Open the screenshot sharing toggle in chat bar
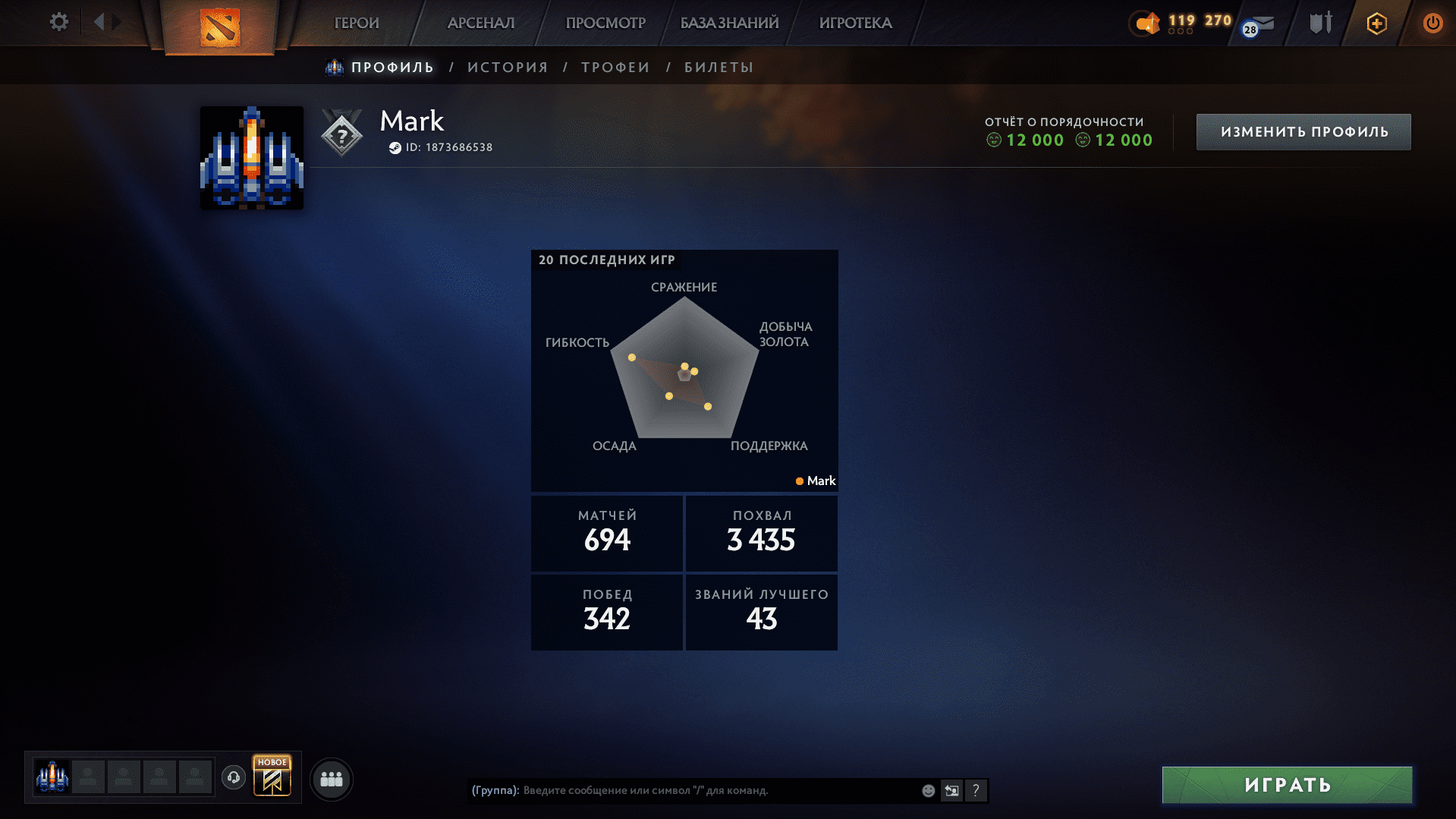 pyautogui.click(x=952, y=790)
